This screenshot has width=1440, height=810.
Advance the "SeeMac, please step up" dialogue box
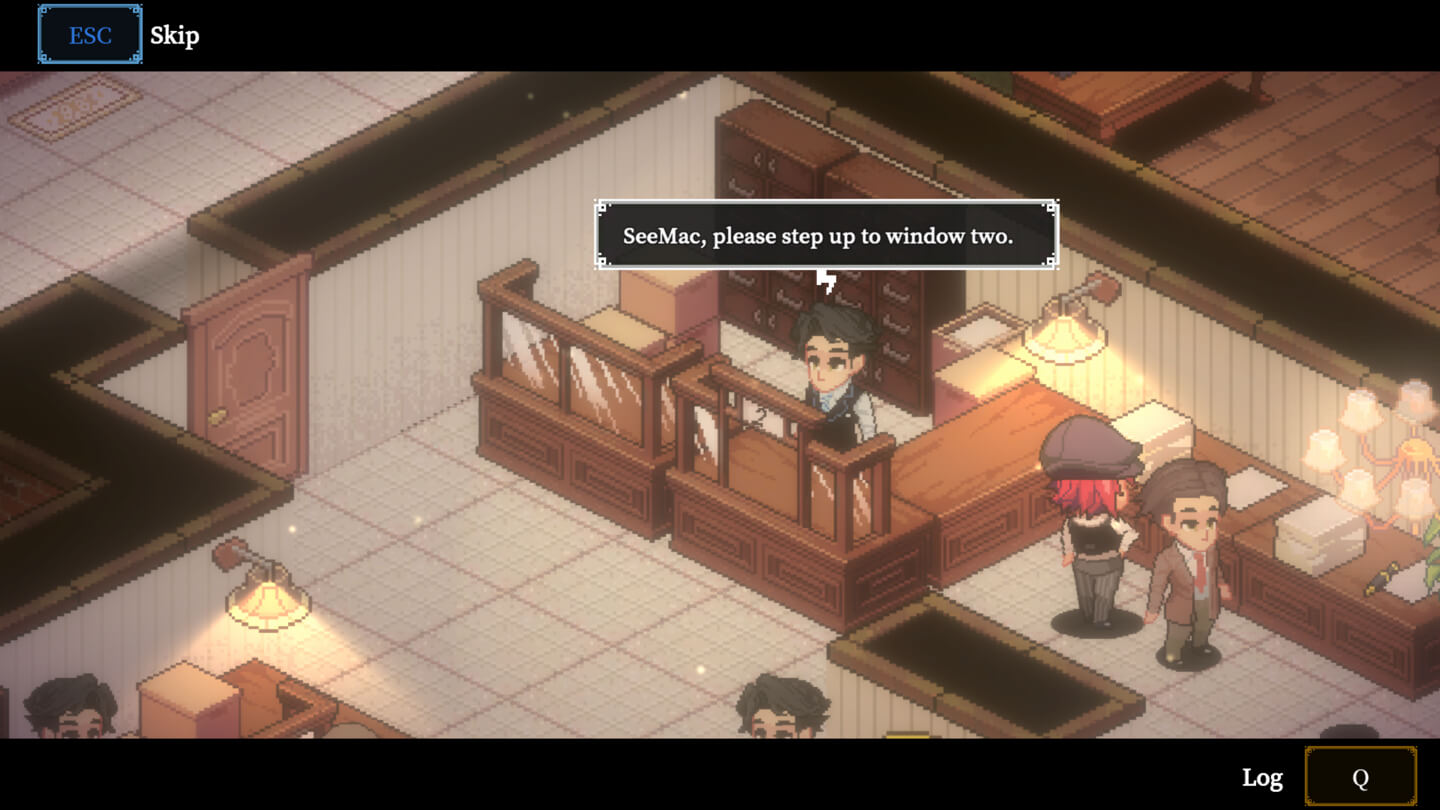(x=826, y=236)
